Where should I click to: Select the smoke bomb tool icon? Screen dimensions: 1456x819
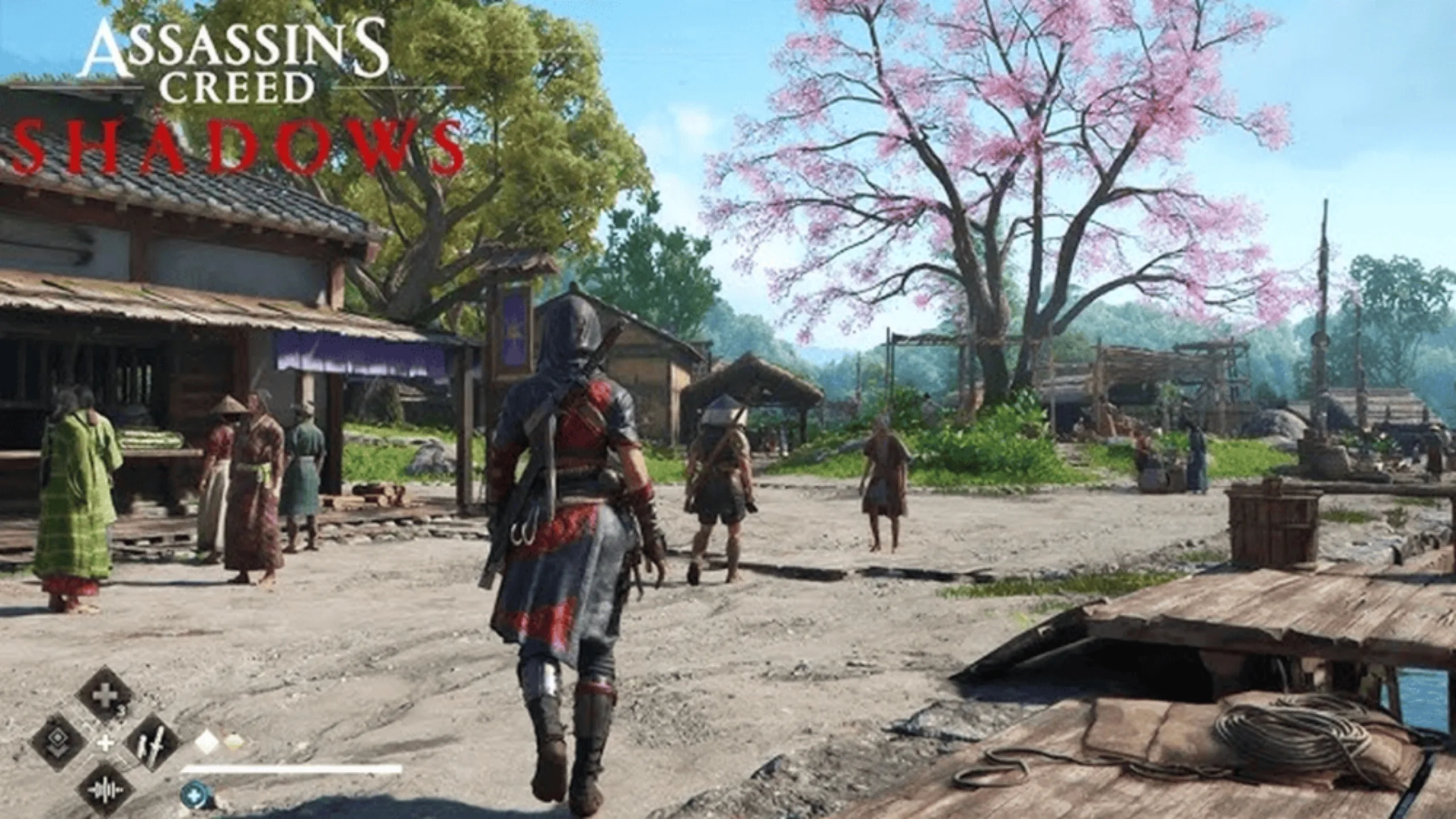tap(58, 741)
